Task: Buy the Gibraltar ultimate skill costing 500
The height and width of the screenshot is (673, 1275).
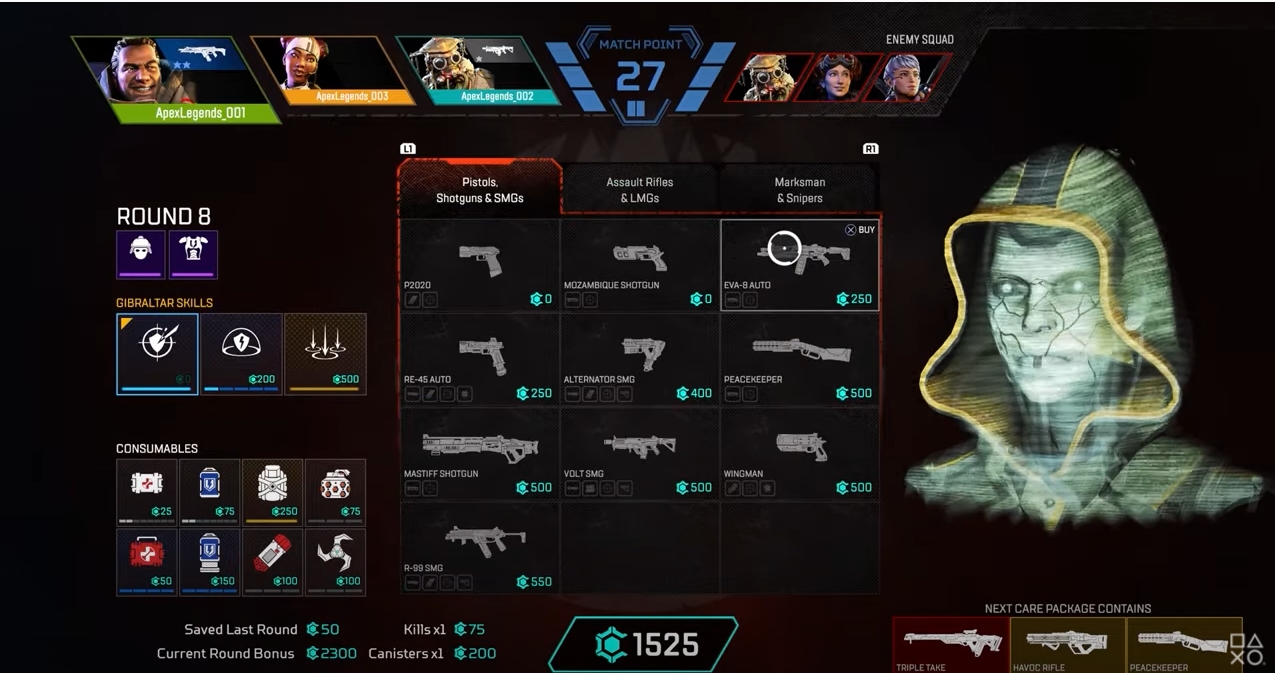Action: click(x=325, y=353)
